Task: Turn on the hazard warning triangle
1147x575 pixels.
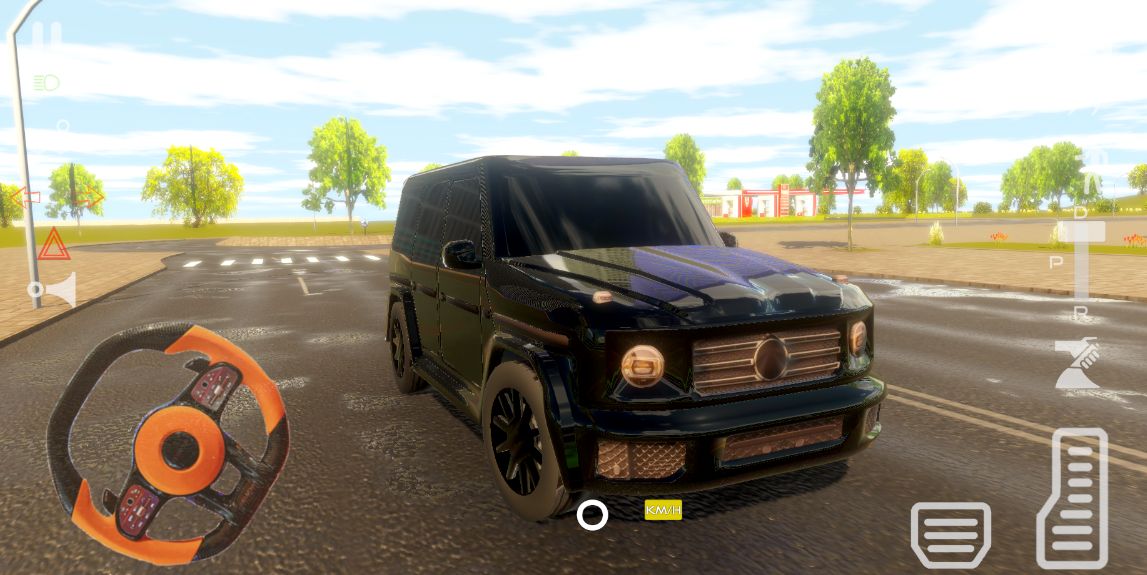Action: click(53, 244)
